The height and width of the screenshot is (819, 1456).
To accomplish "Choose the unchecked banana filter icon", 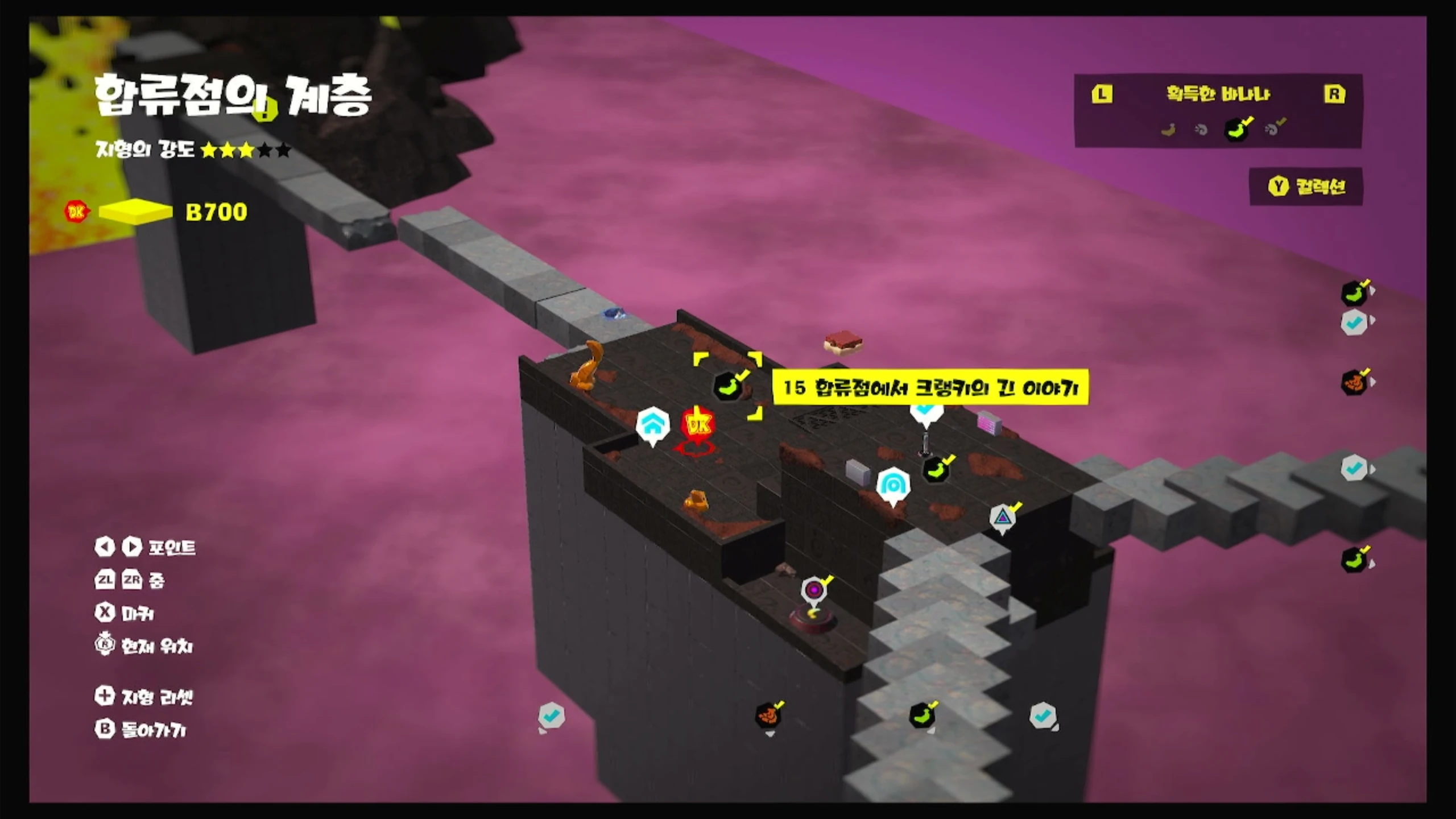I will click(x=1168, y=130).
